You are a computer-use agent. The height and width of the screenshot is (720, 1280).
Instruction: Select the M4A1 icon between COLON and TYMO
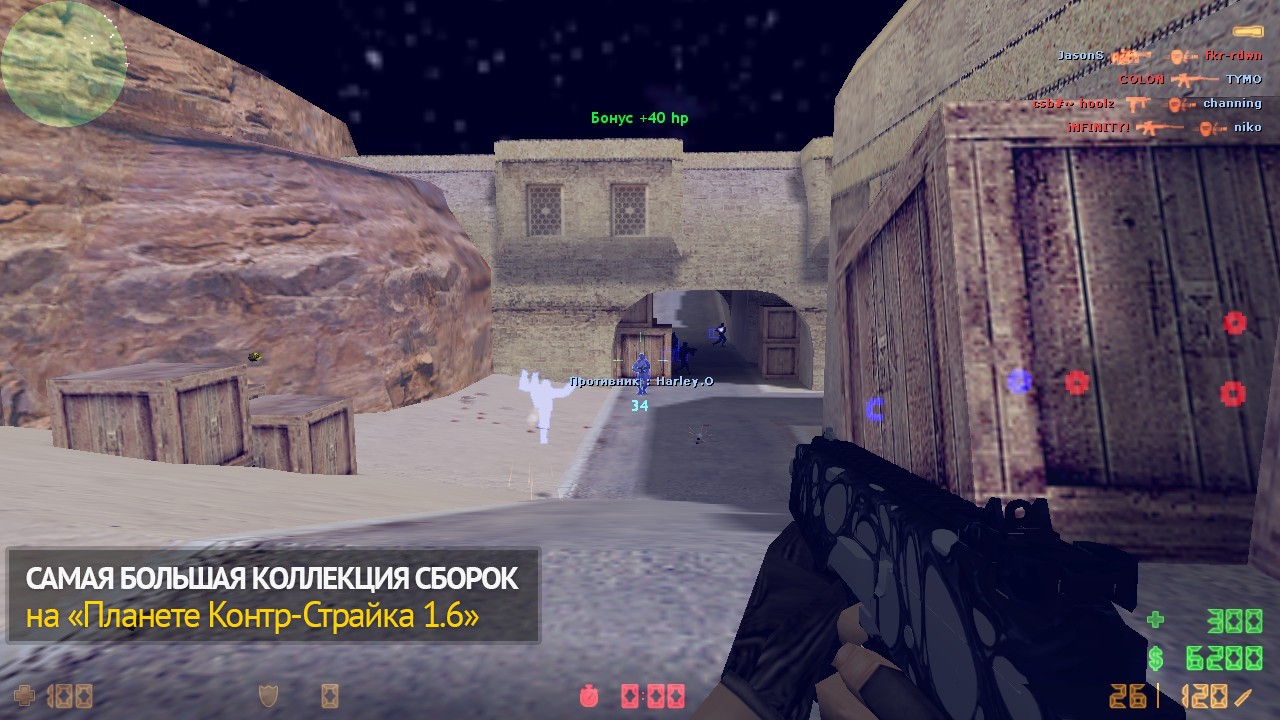click(x=1196, y=80)
